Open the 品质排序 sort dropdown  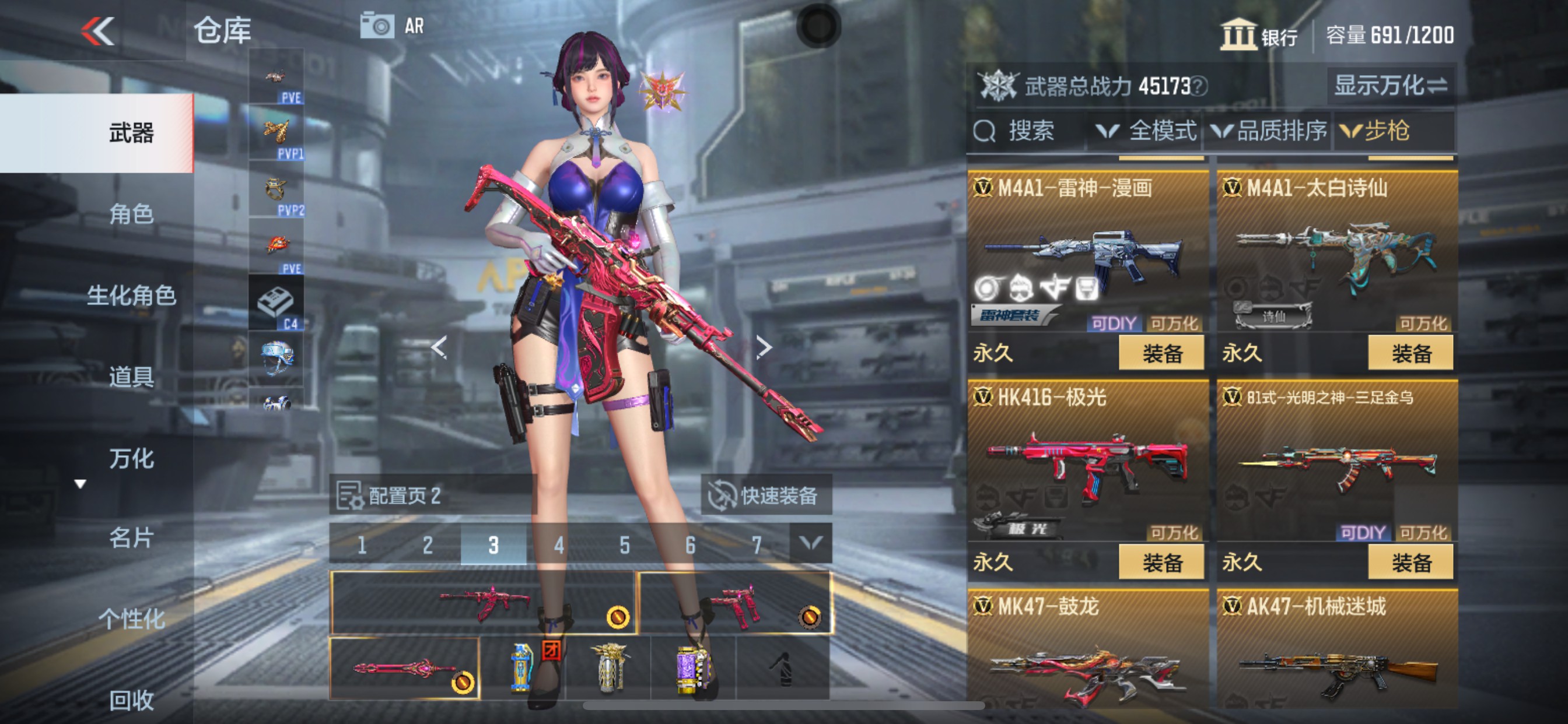pyautogui.click(x=1269, y=131)
